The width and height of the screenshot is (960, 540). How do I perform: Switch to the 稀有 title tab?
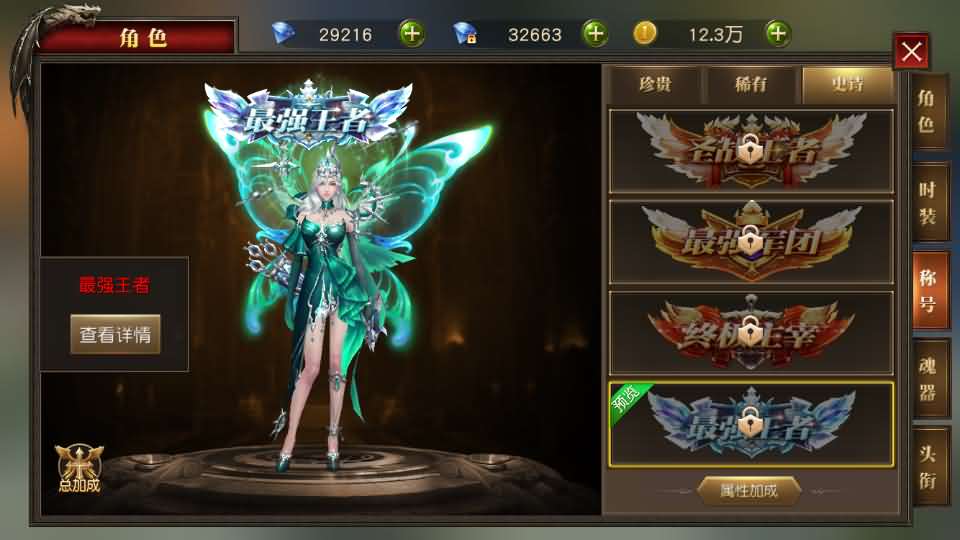pyautogui.click(x=750, y=84)
